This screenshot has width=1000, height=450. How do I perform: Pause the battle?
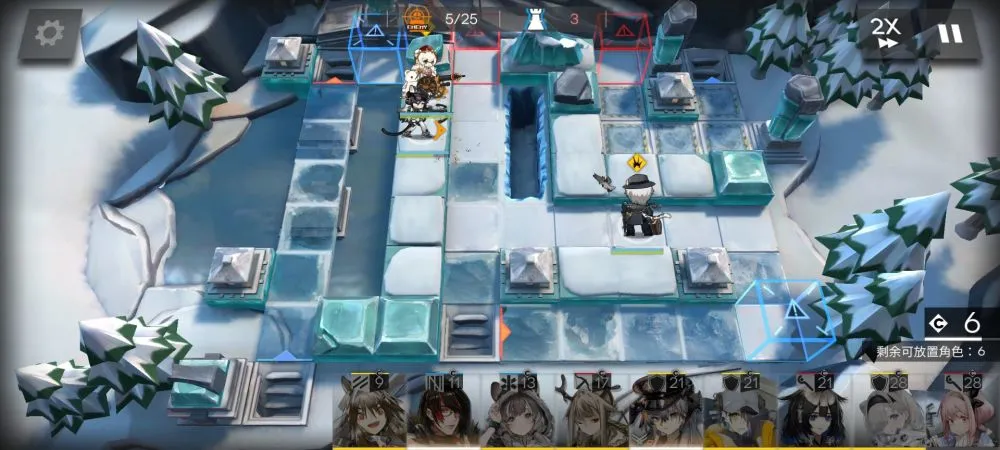(x=949, y=33)
